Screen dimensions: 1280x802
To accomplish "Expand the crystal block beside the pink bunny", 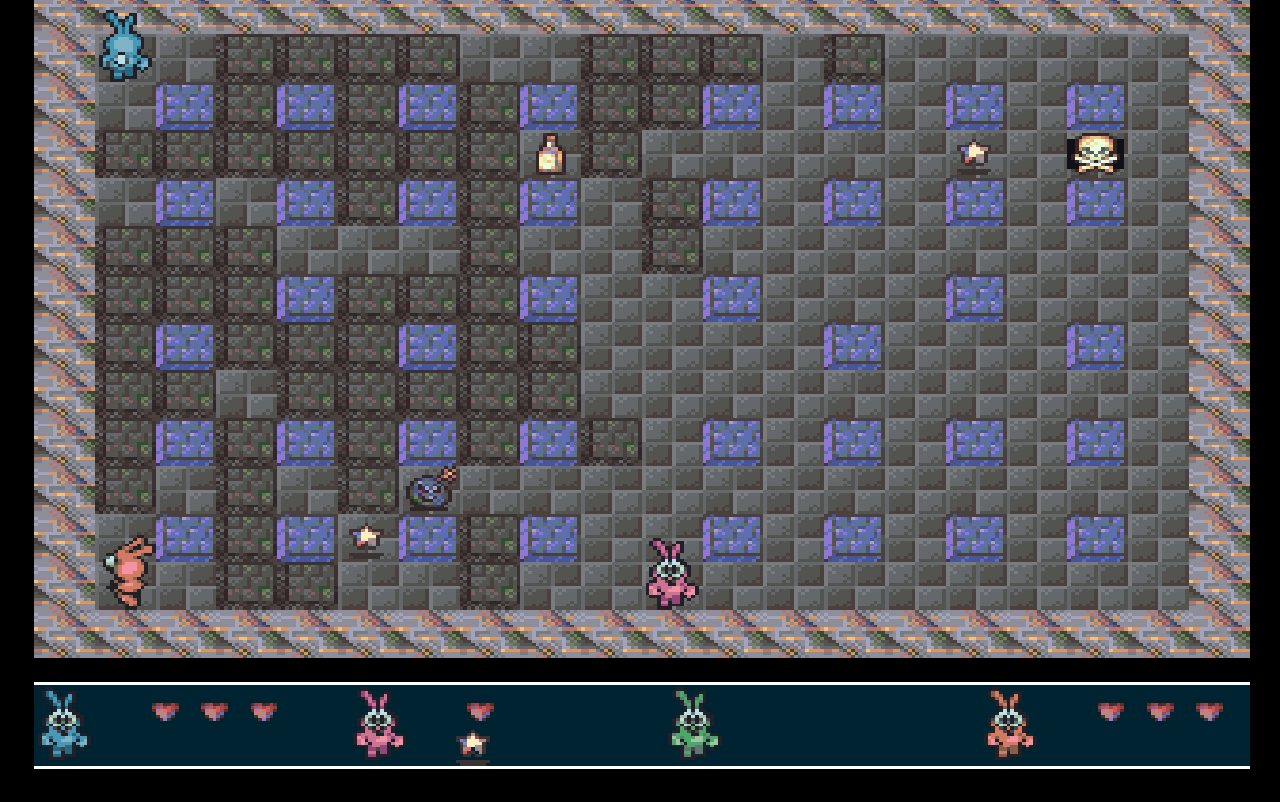I will tap(731, 535).
